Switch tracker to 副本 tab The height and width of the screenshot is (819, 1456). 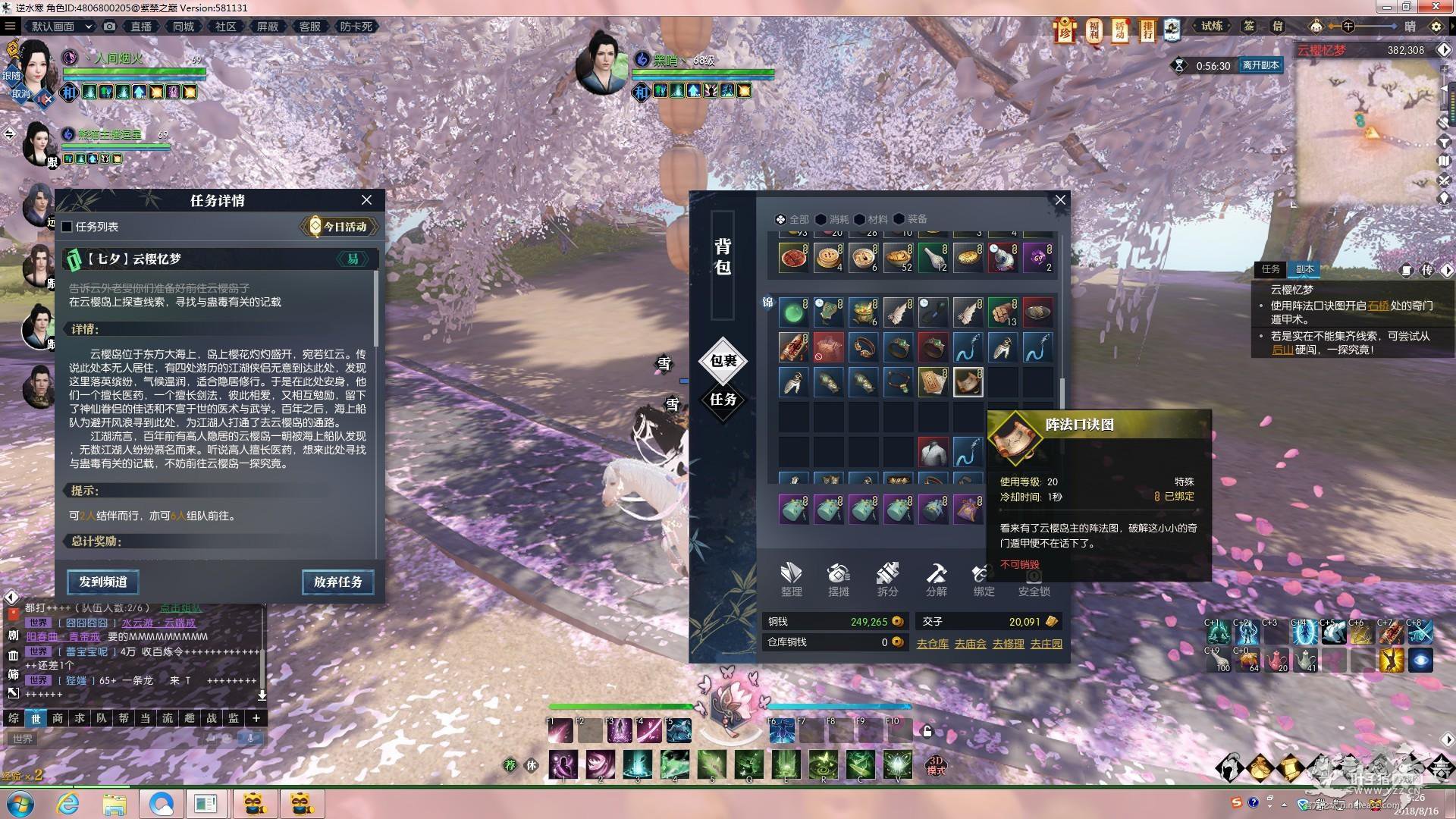1304,269
